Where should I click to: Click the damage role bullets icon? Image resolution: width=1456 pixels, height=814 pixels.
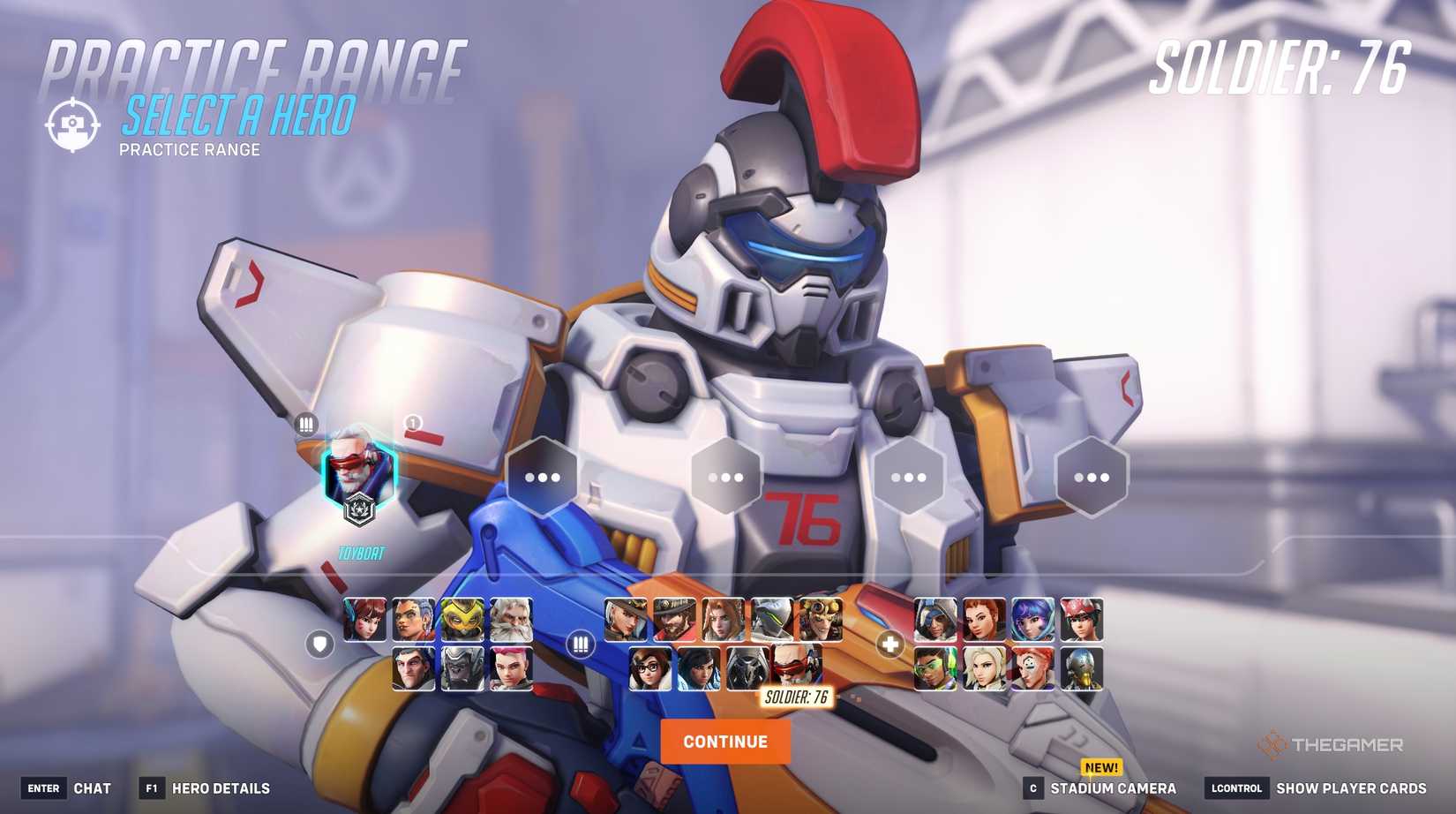(x=581, y=645)
